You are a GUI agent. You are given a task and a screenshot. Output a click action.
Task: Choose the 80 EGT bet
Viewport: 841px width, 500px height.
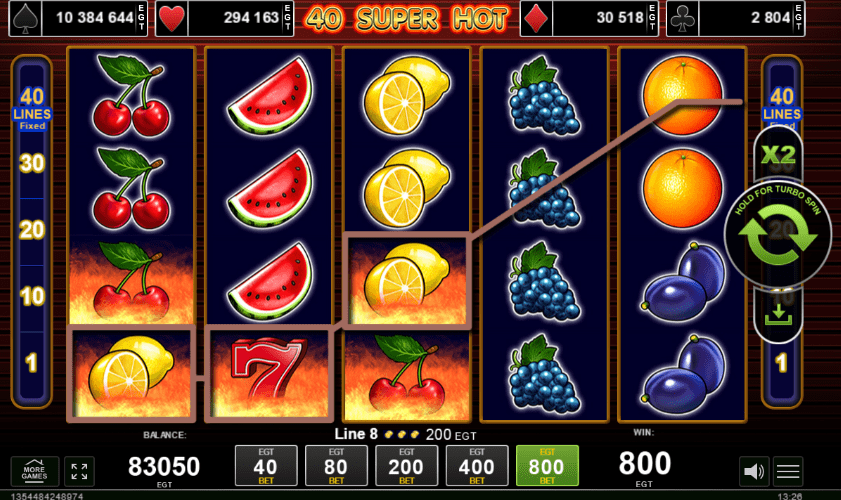335,466
